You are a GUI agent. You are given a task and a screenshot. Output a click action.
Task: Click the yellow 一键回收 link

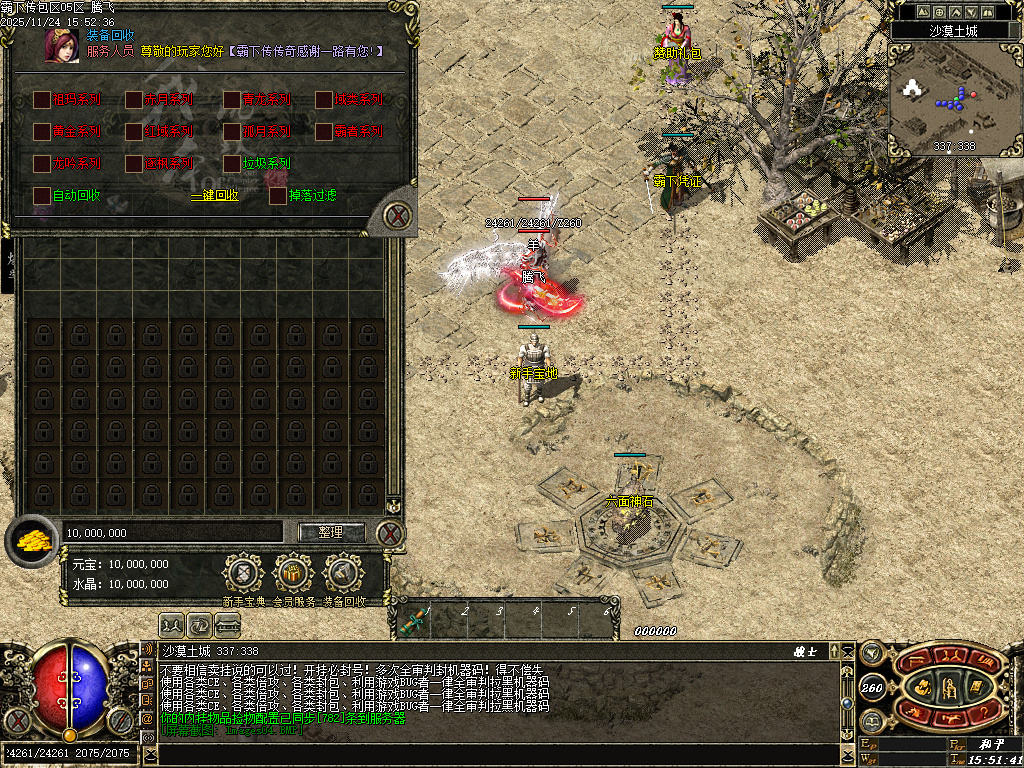[x=215, y=196]
